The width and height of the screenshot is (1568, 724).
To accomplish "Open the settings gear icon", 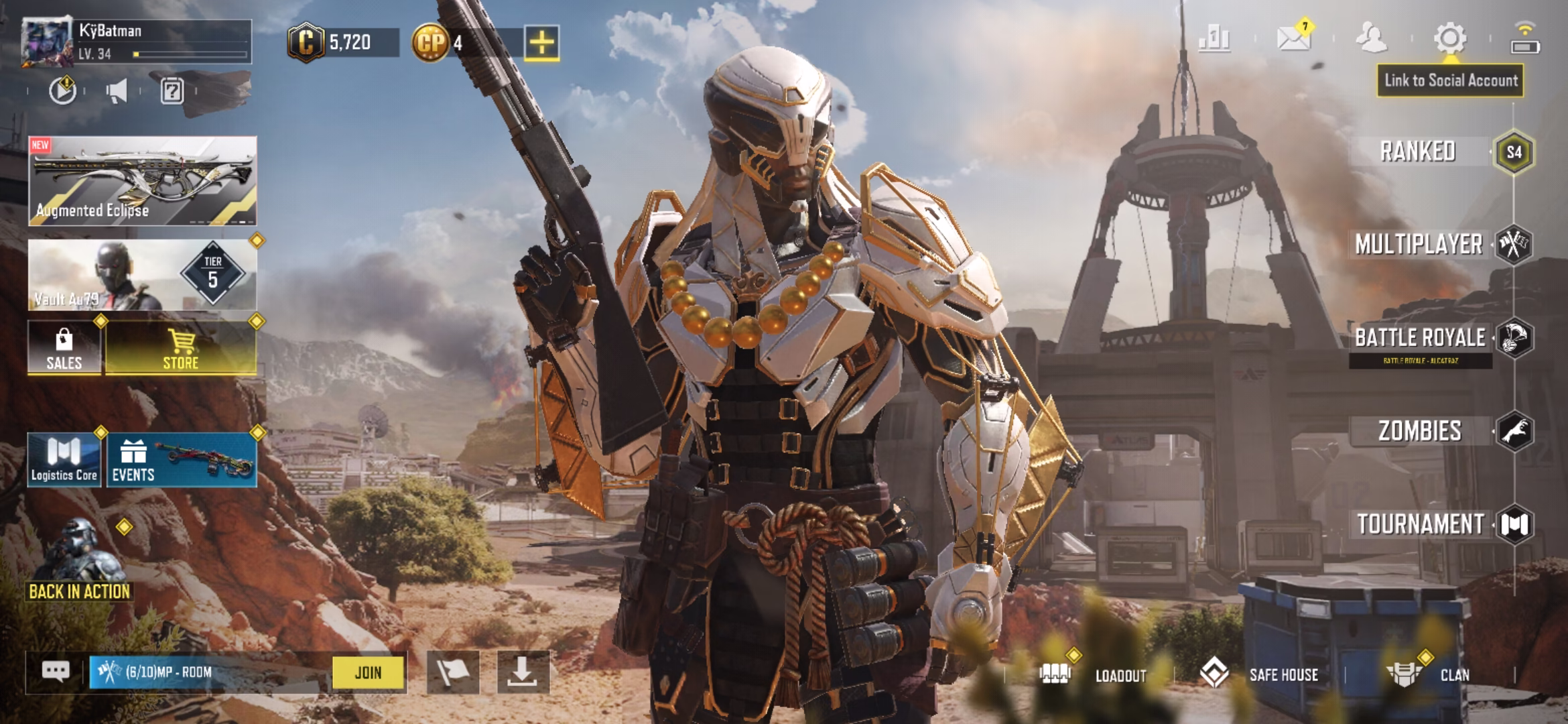I will [x=1449, y=39].
